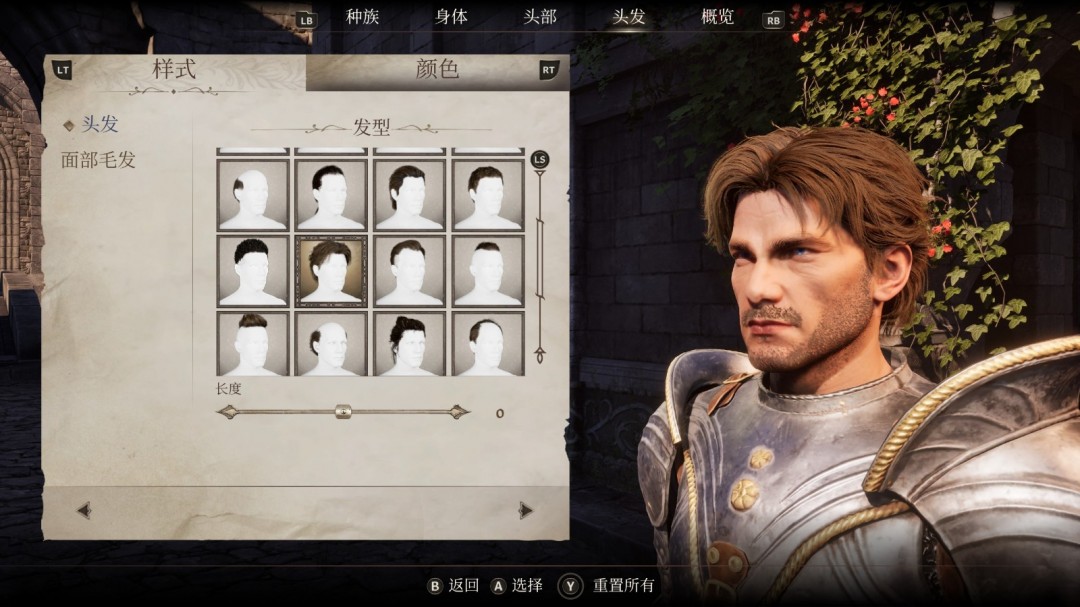Click the left arrow at panel bottom
Viewport: 1080px width, 607px height.
84,510
